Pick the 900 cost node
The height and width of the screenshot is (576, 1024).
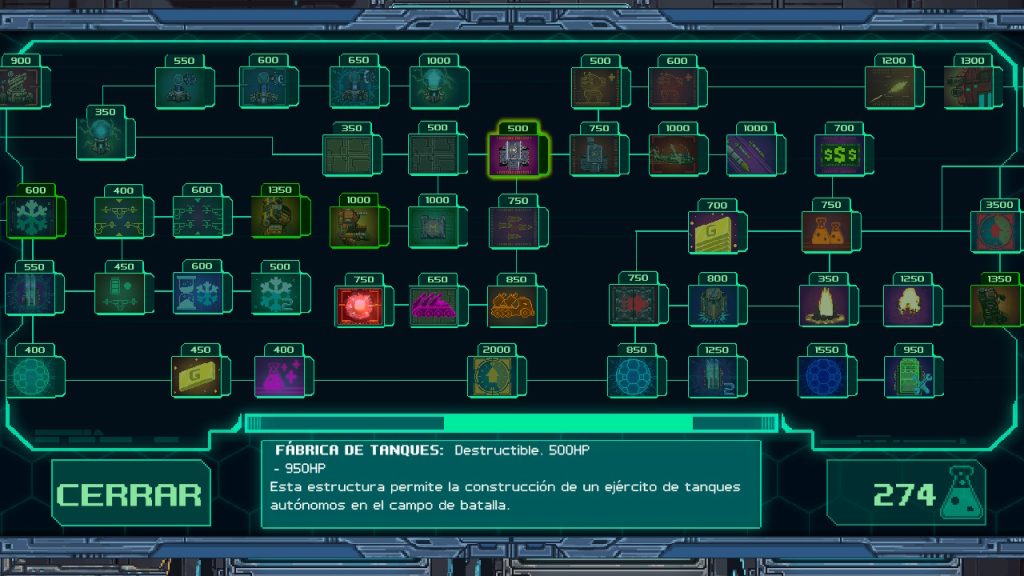coord(20,87)
